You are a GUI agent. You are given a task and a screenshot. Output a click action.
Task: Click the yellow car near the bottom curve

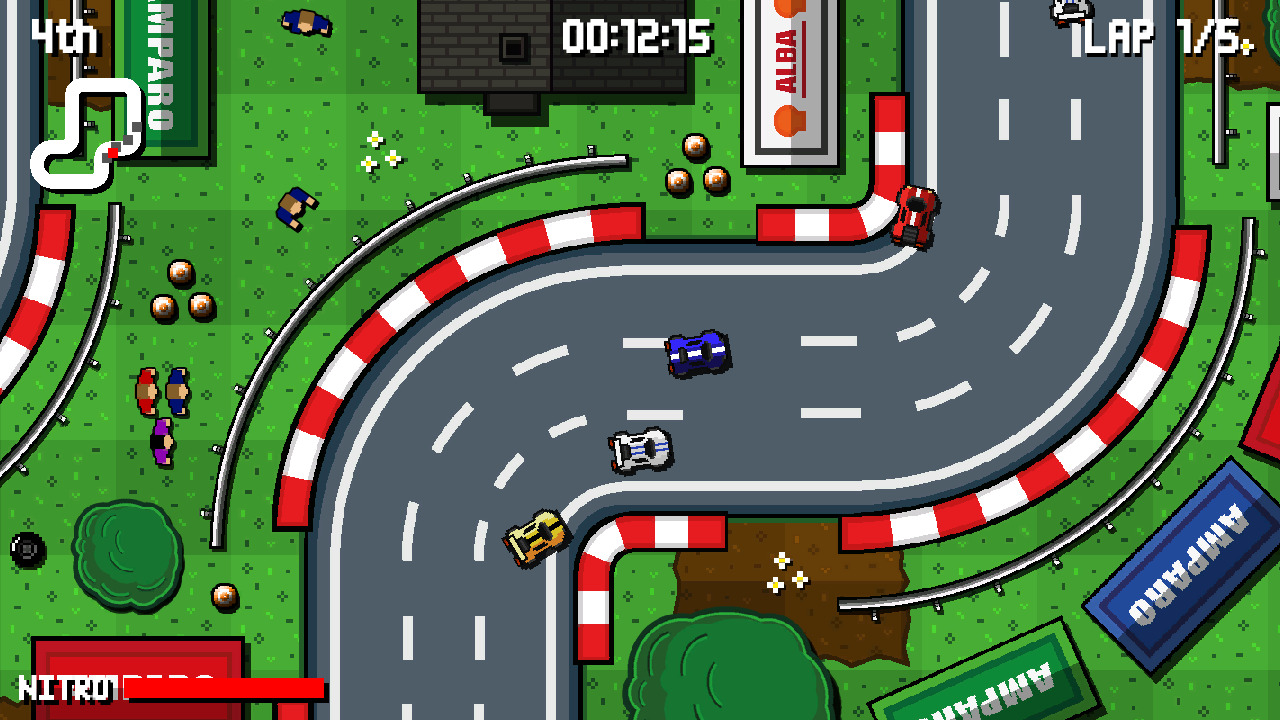click(537, 540)
